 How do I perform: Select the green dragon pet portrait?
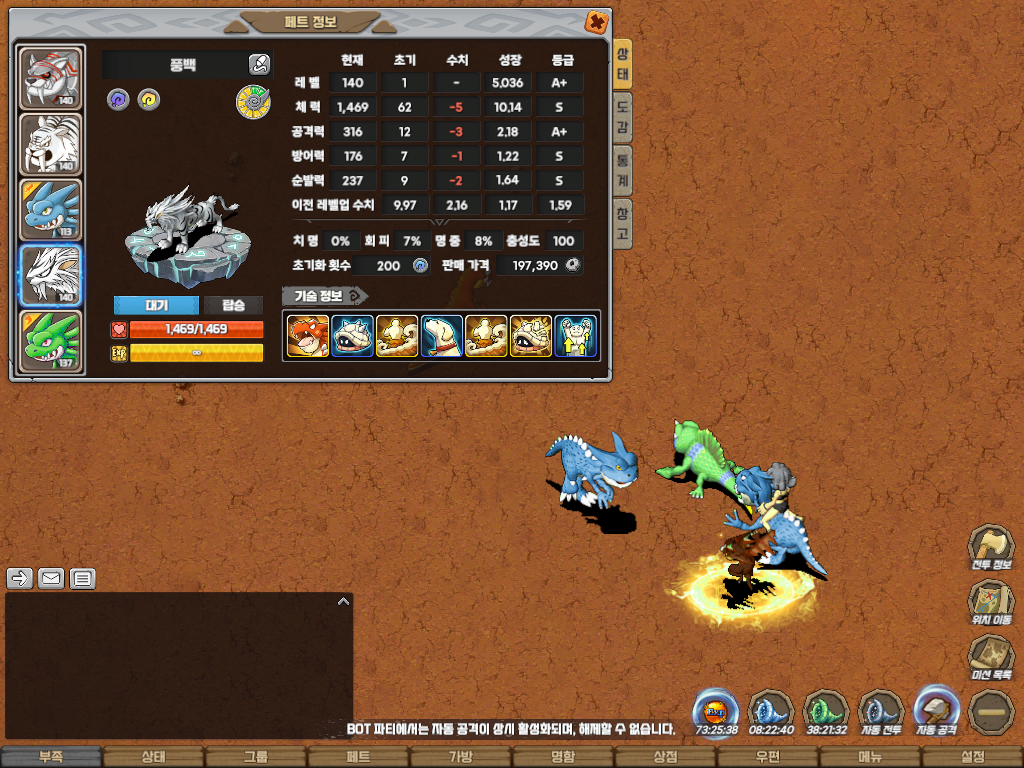coord(51,341)
